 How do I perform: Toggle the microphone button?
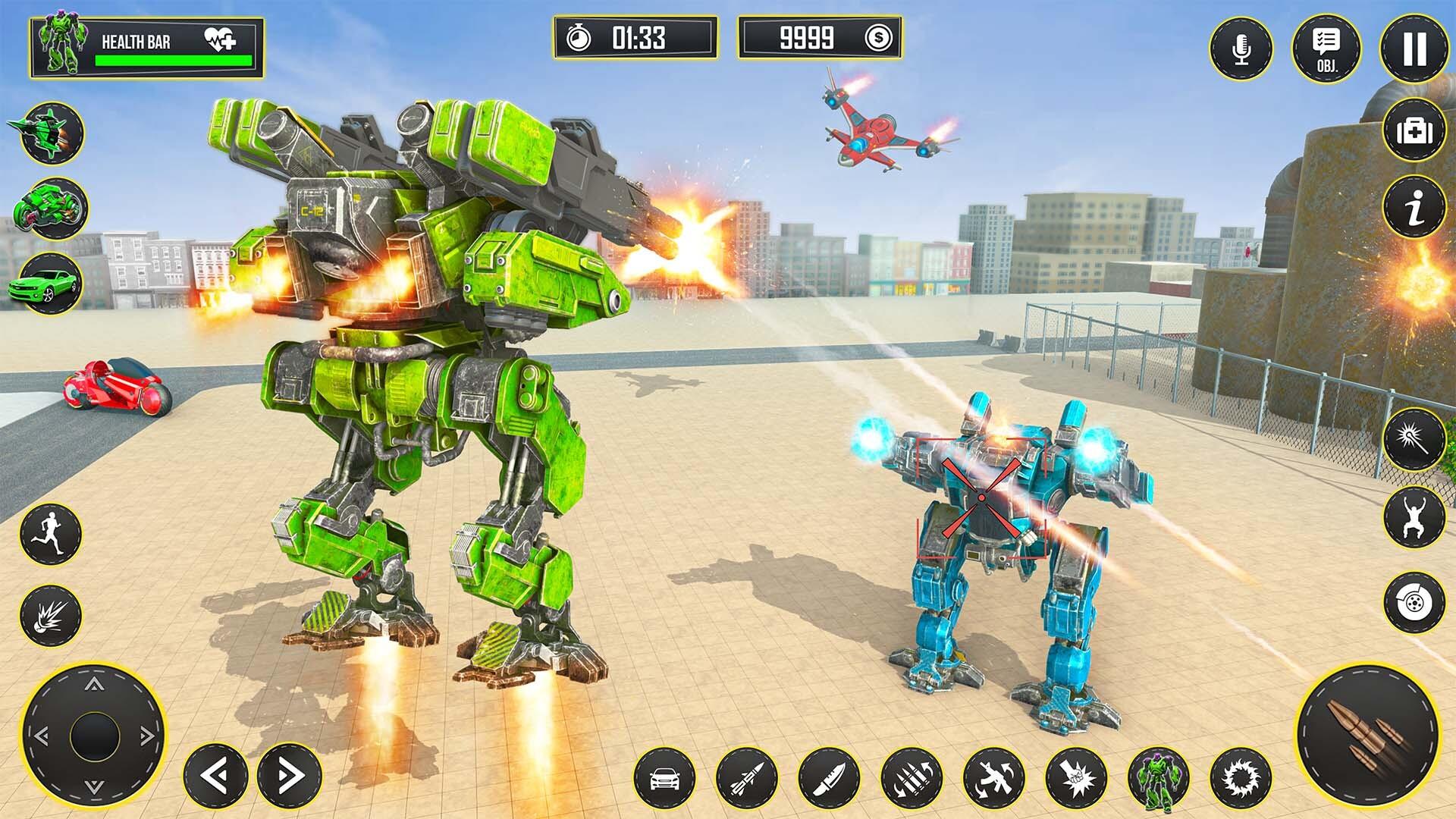pos(1241,49)
